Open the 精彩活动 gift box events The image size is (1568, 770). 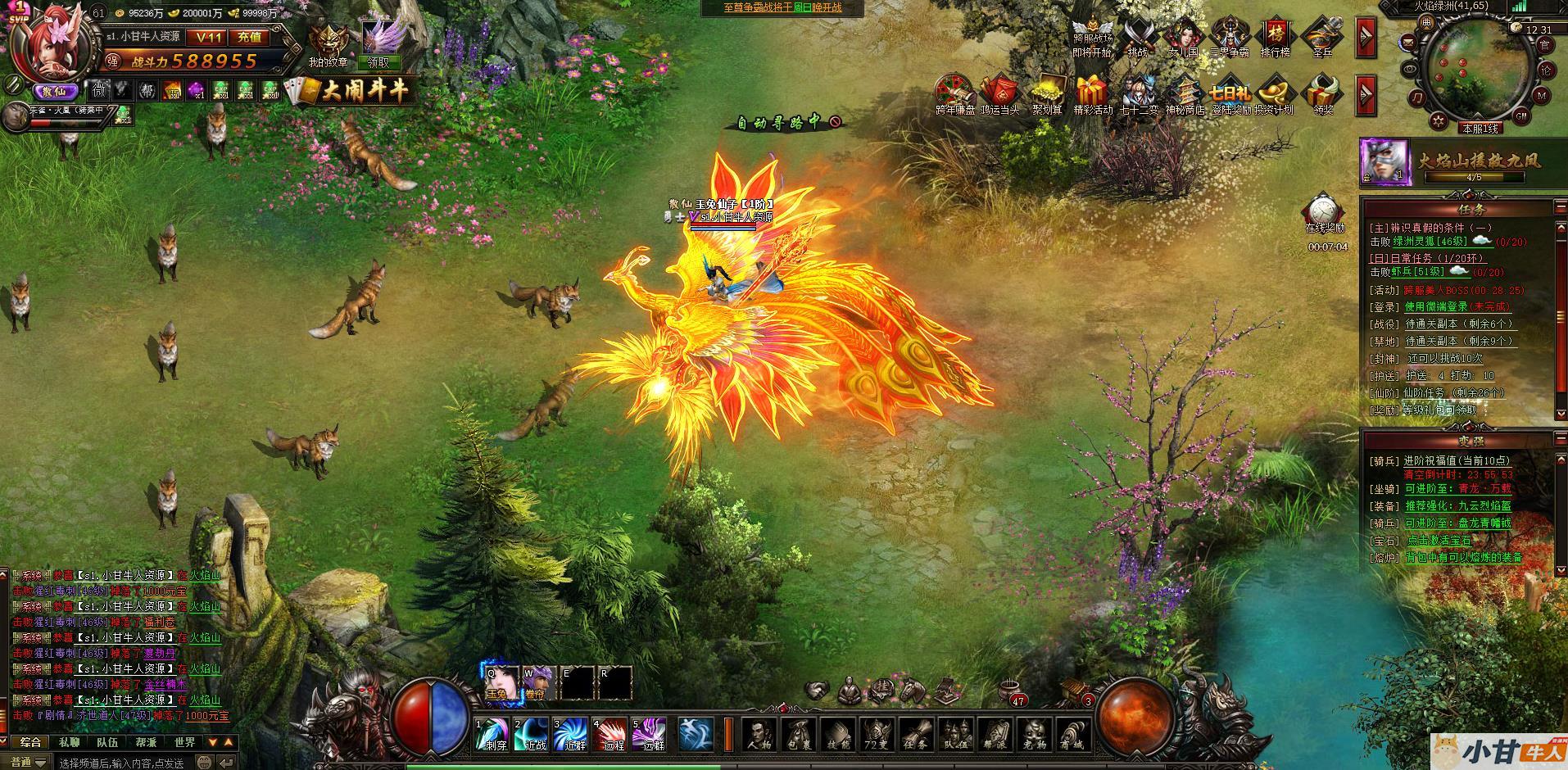1092,96
